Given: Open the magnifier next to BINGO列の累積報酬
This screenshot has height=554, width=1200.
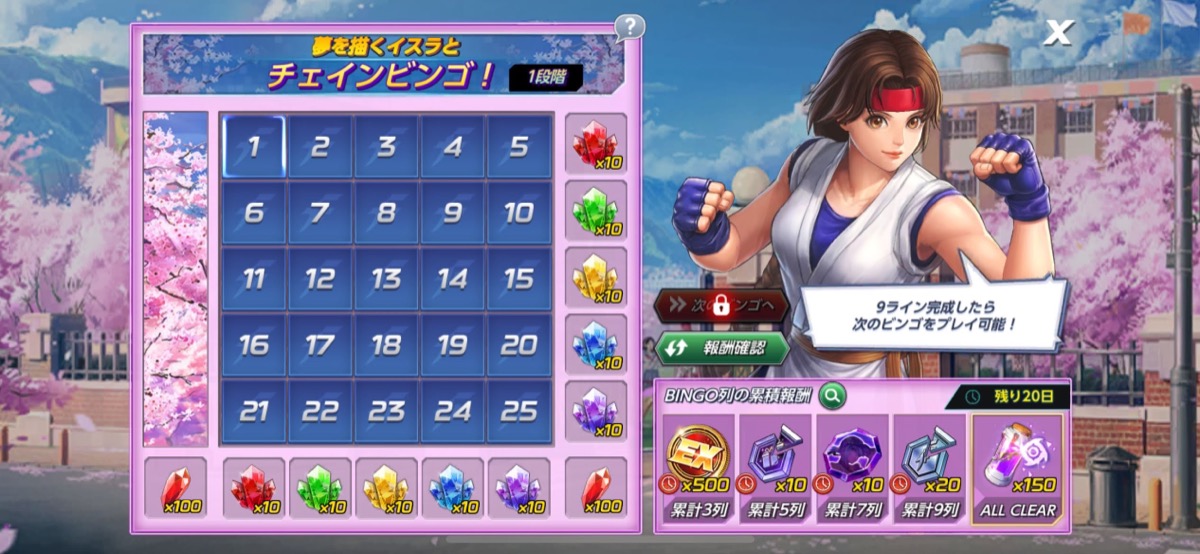Looking at the screenshot, I should pyautogui.click(x=832, y=396).
